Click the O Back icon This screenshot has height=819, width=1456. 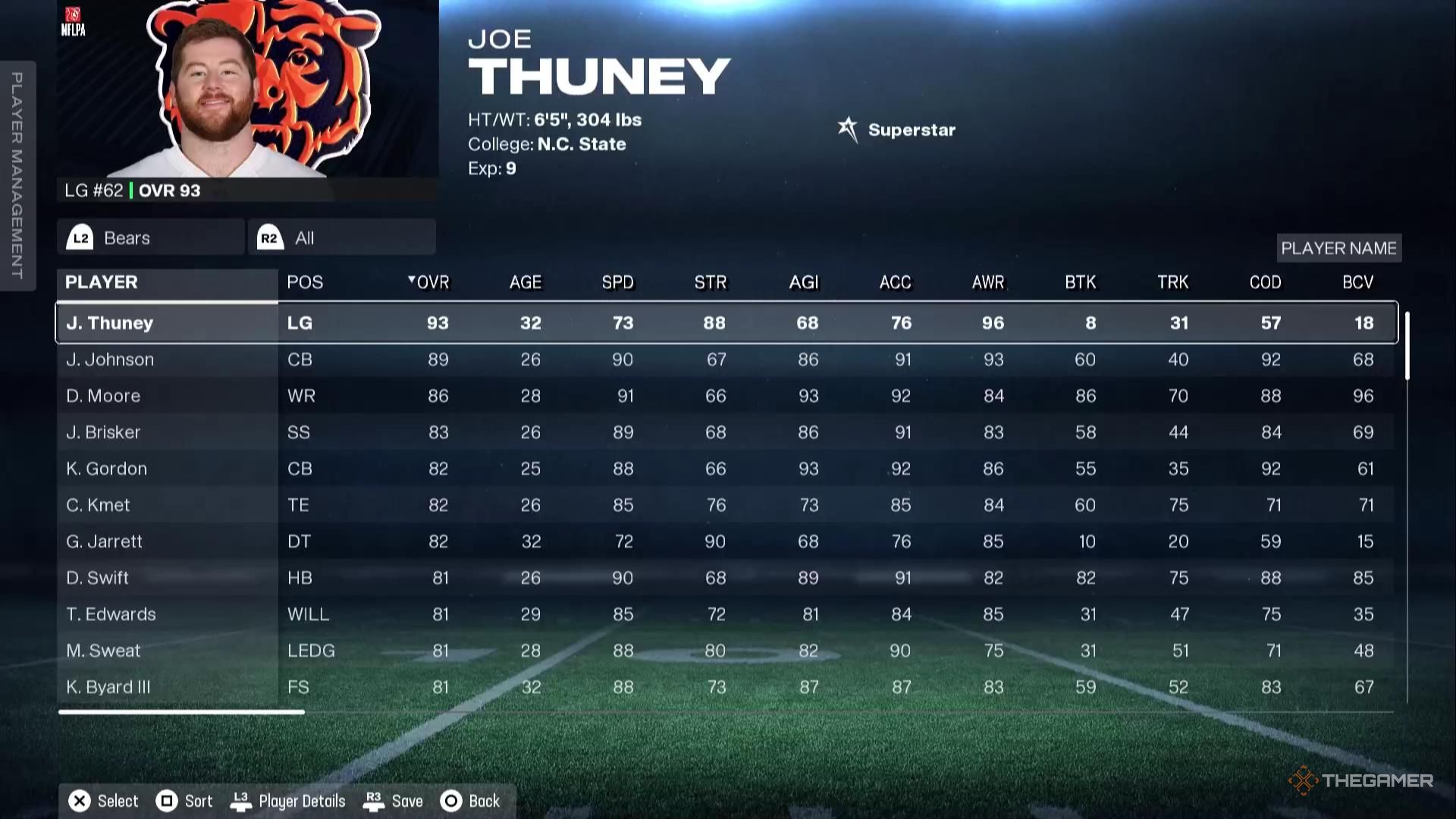[x=451, y=801]
